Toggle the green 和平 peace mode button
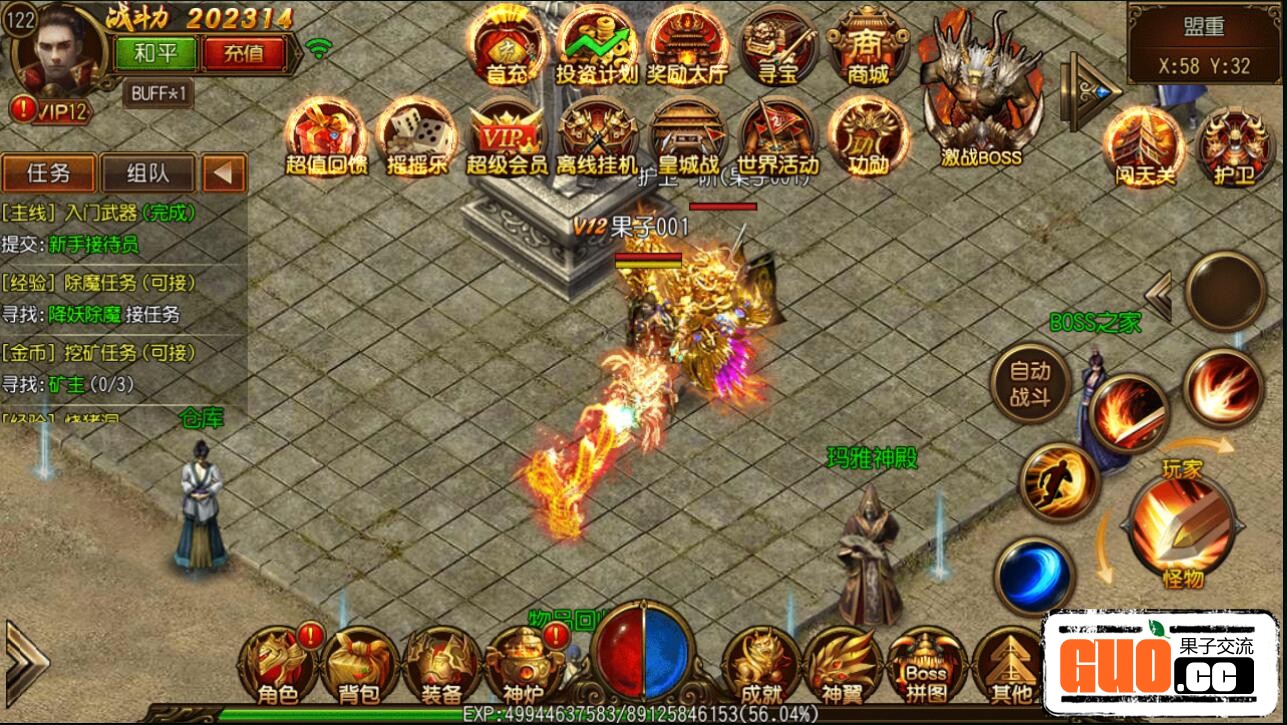The width and height of the screenshot is (1287, 725). (x=155, y=53)
